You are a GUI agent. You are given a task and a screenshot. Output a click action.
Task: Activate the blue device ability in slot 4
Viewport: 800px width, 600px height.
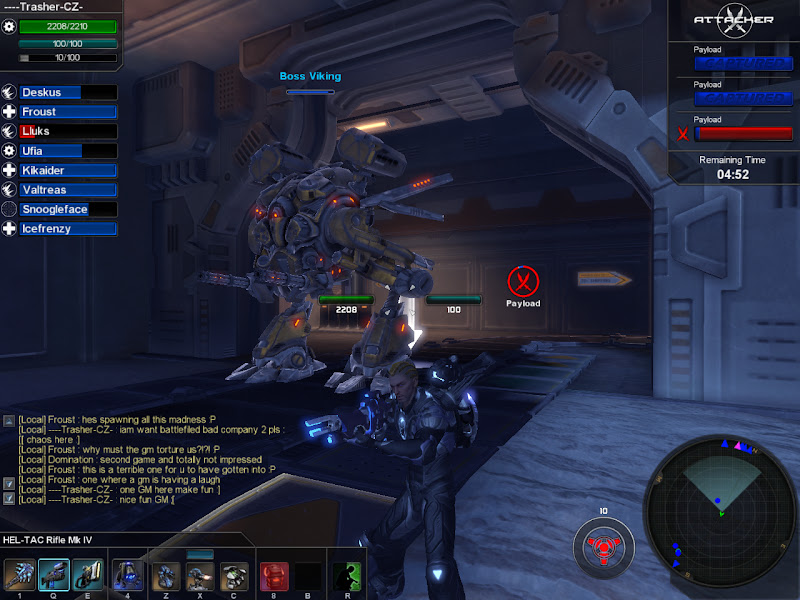(x=128, y=575)
